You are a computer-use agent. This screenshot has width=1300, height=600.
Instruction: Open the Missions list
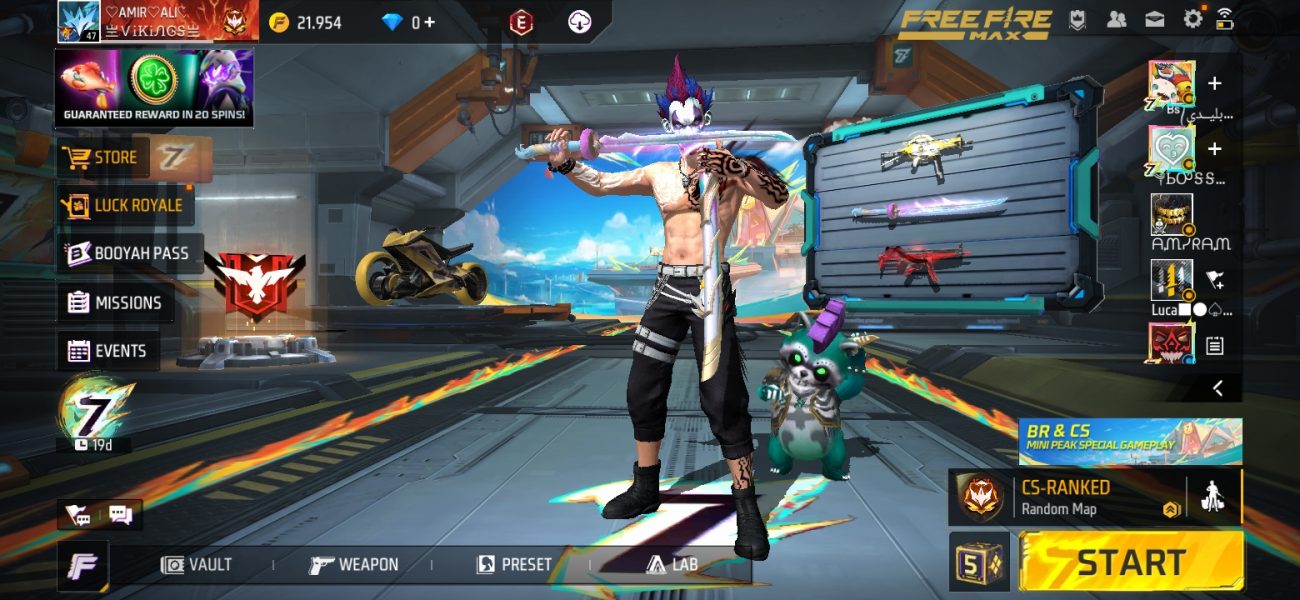coord(115,302)
